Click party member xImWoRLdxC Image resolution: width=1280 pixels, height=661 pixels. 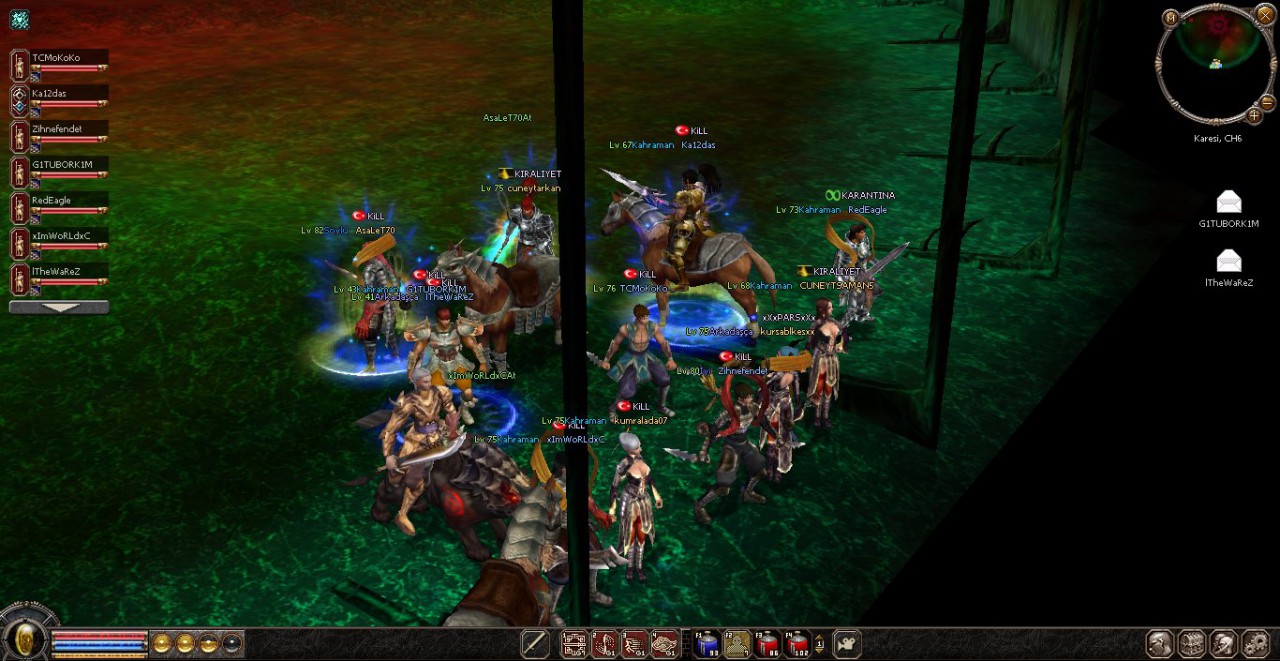61,237
